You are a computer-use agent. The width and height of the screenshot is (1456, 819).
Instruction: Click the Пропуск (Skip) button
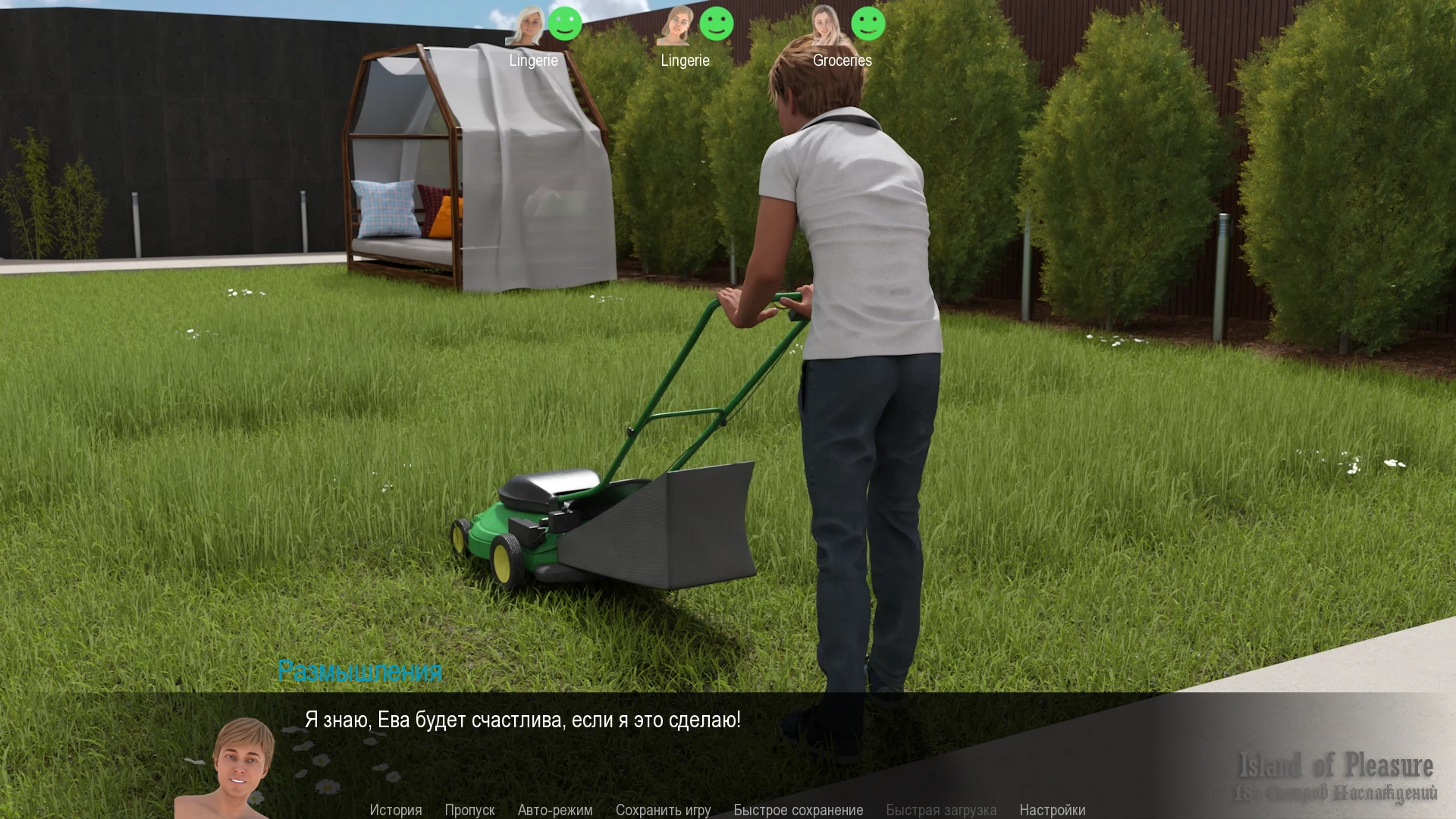tap(469, 810)
